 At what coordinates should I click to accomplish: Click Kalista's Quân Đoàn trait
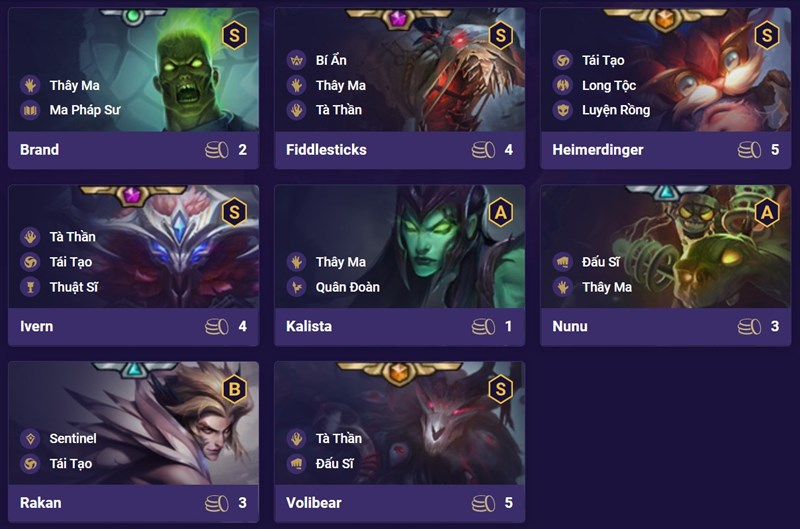[x=347, y=287]
